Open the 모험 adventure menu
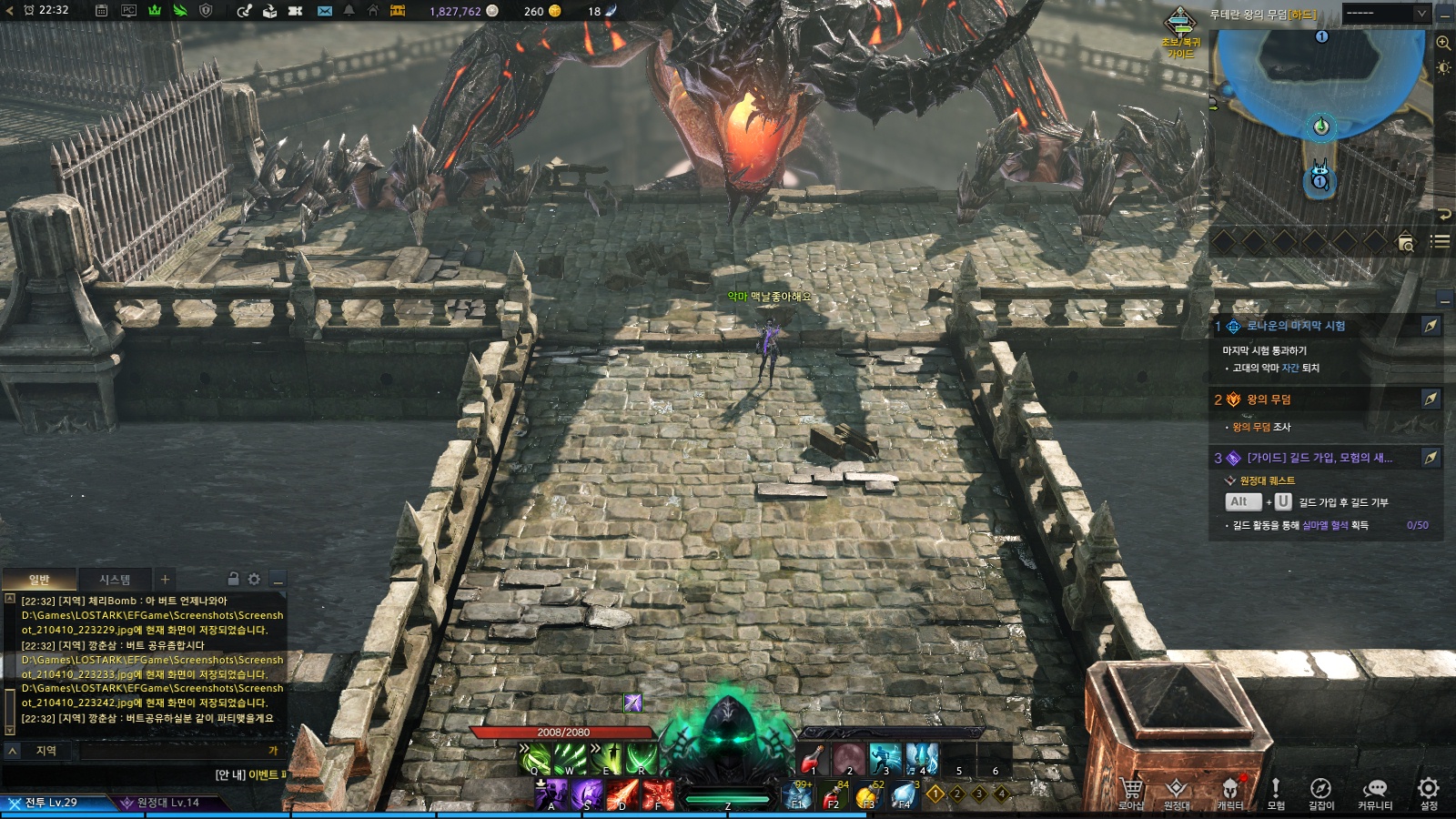 point(1276,792)
